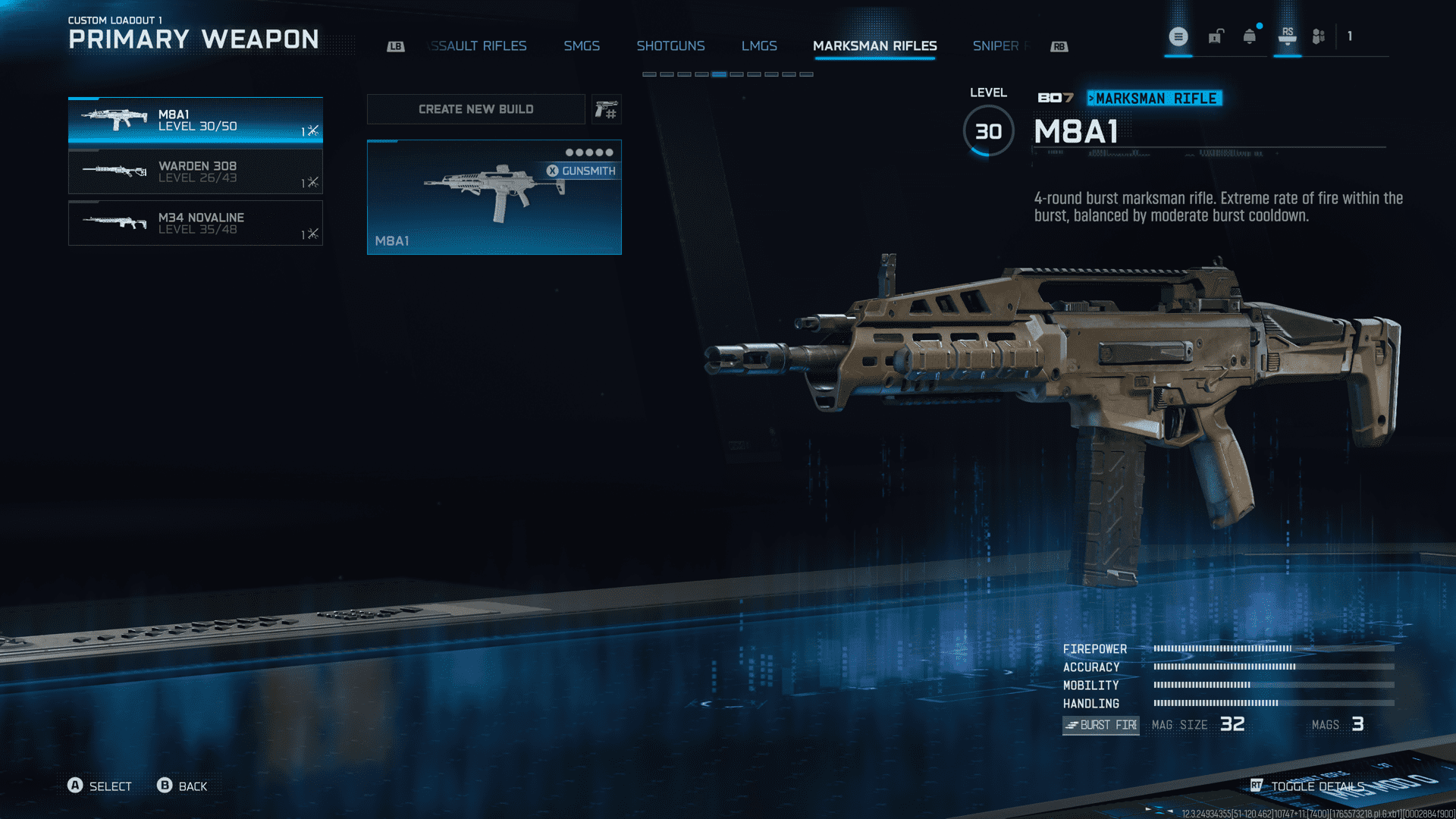Pick the M34 Novaline from the list
The height and width of the screenshot is (819, 1456).
tap(195, 223)
